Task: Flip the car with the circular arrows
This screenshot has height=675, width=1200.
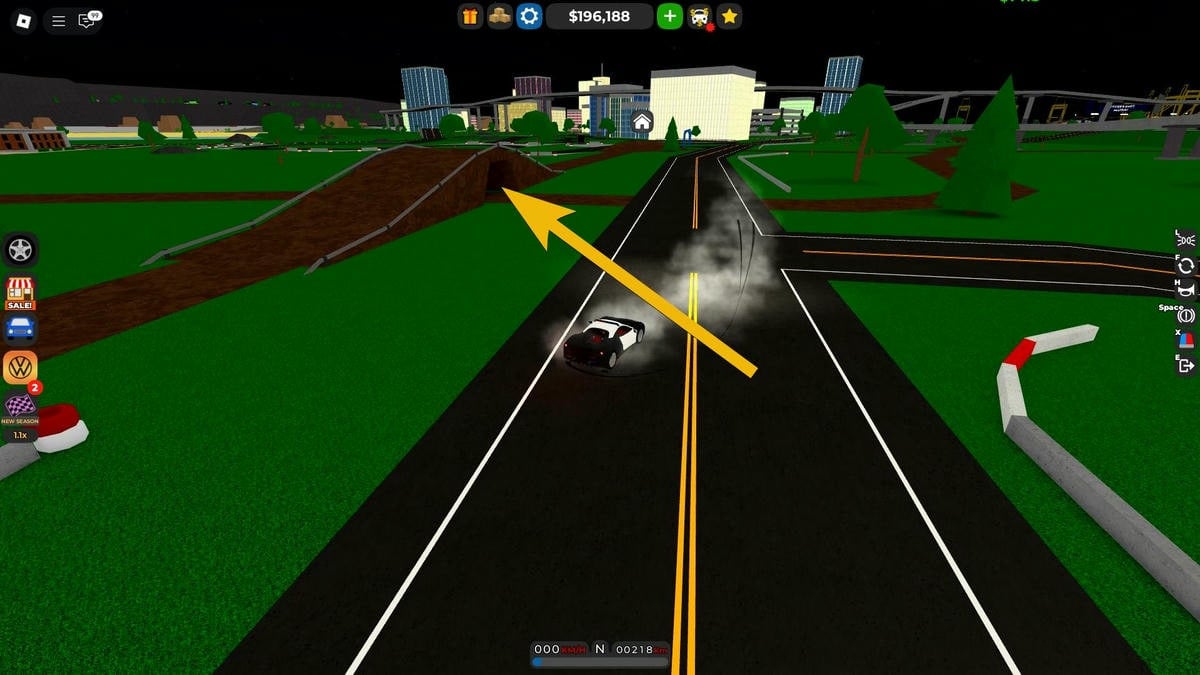Action: pos(1186,265)
